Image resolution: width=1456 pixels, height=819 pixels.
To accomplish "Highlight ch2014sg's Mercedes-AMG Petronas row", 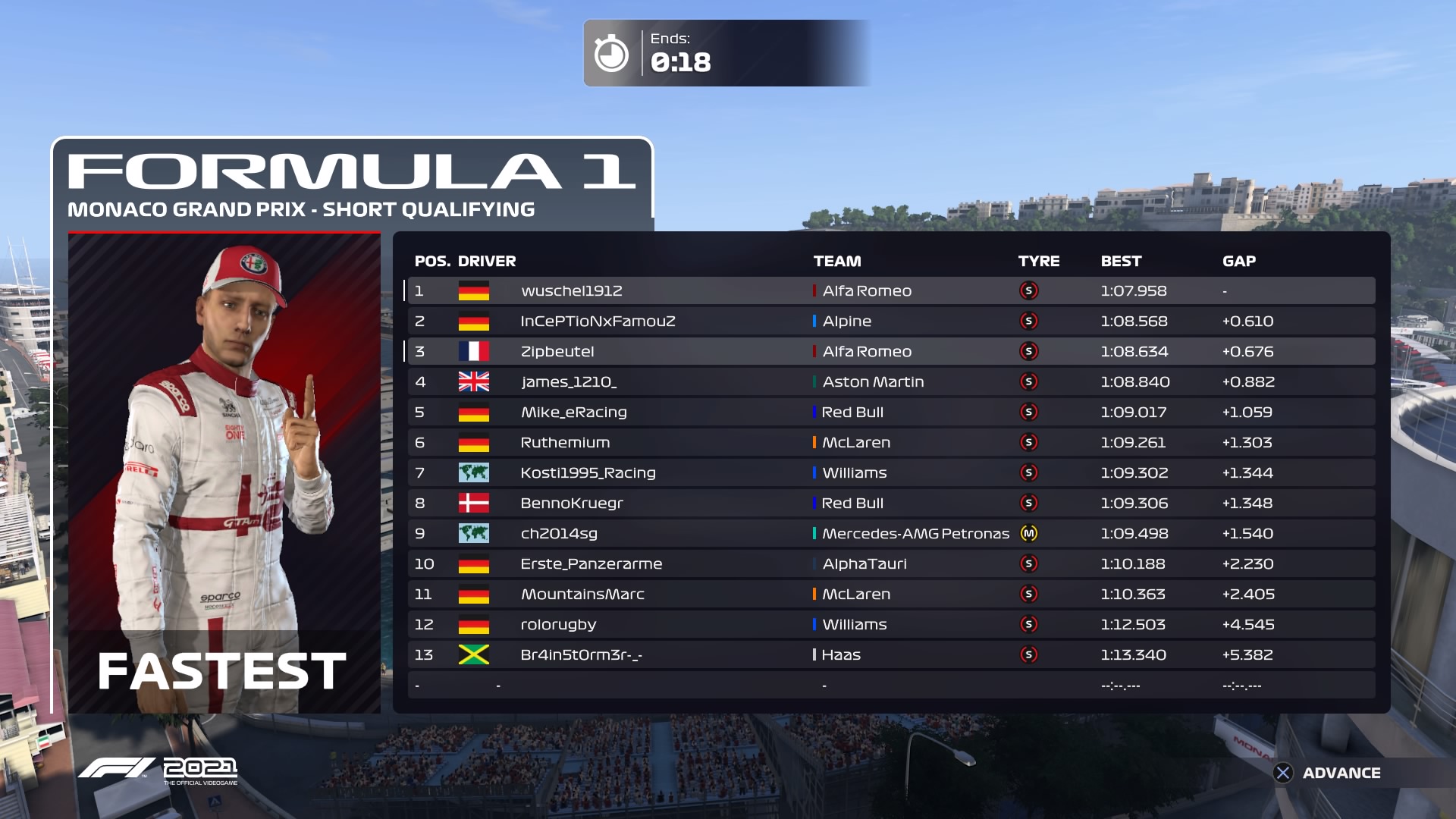I will [x=890, y=533].
